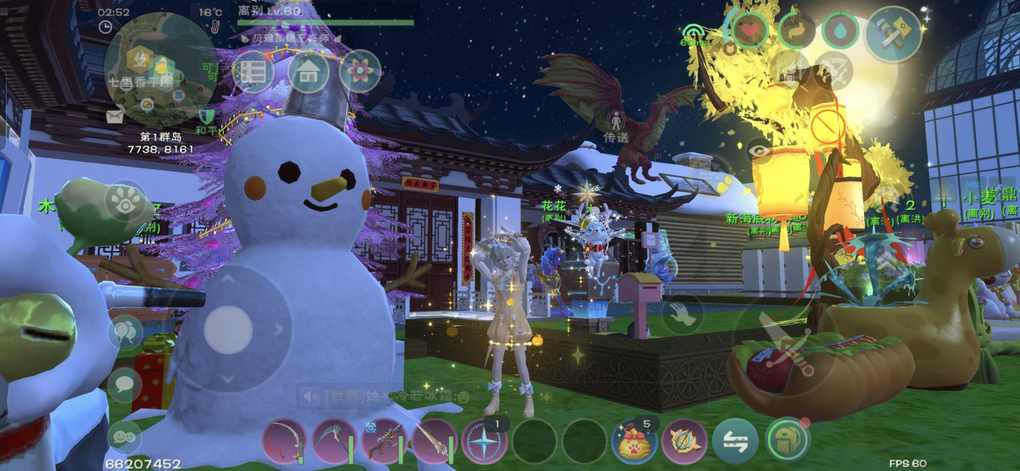Tap the water droplet status icon
This screenshot has height=471, width=1020.
click(x=840, y=31)
